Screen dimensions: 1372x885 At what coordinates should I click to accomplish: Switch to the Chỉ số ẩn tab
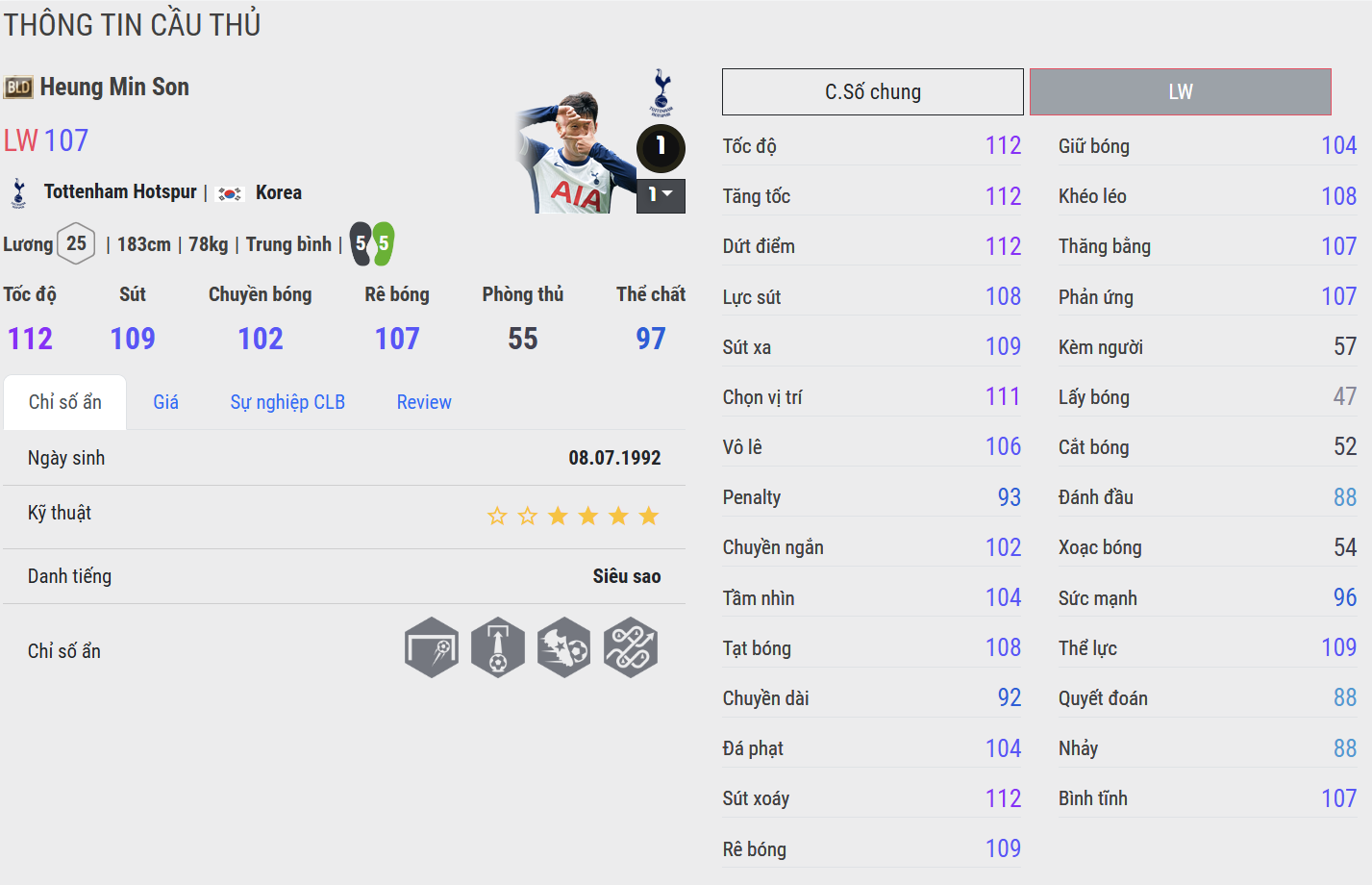click(64, 402)
